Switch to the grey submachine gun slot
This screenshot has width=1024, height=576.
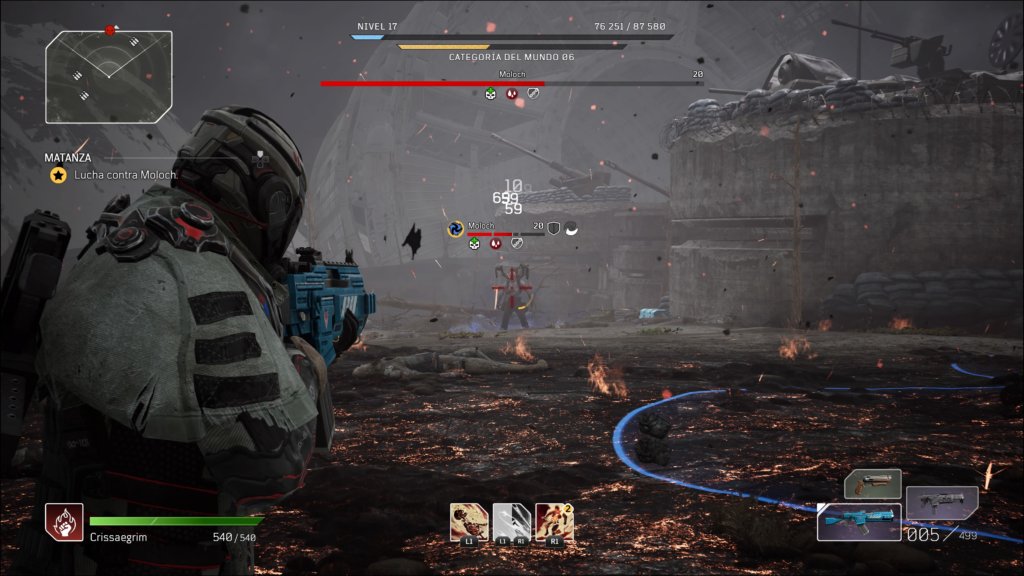941,503
